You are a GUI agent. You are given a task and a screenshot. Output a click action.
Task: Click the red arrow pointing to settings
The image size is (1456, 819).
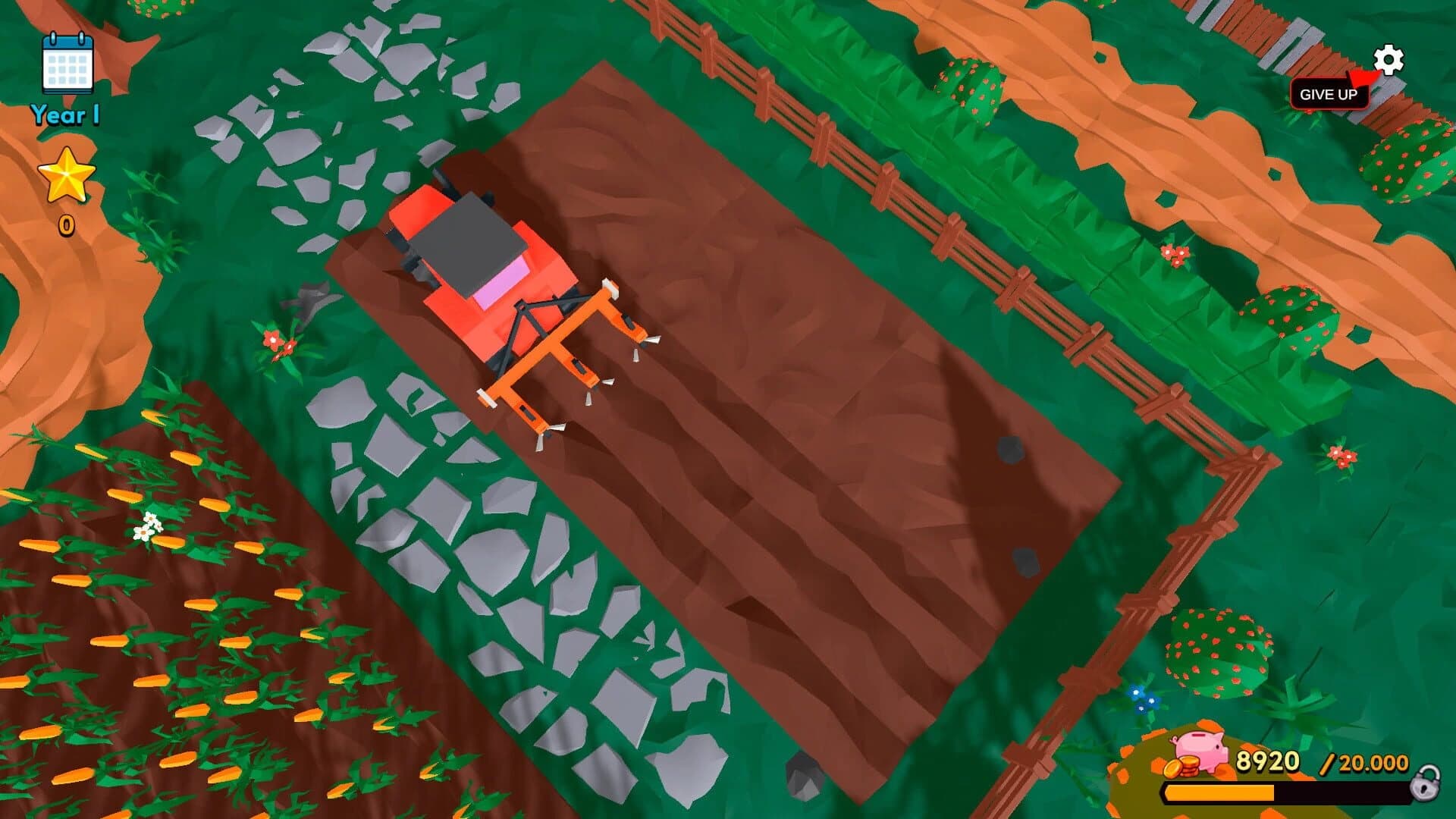click(x=1363, y=77)
